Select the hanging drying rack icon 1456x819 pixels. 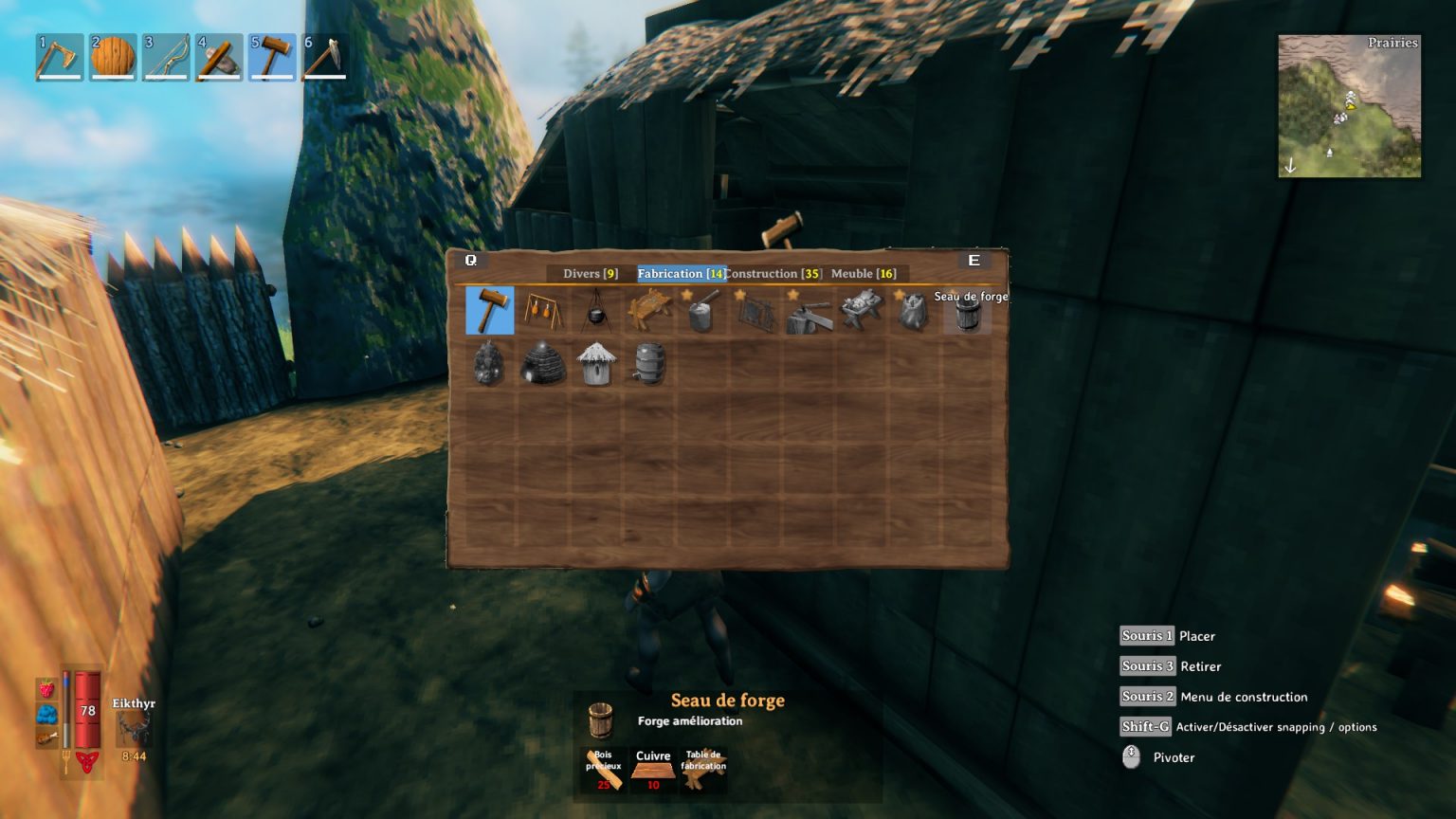pos(541,311)
